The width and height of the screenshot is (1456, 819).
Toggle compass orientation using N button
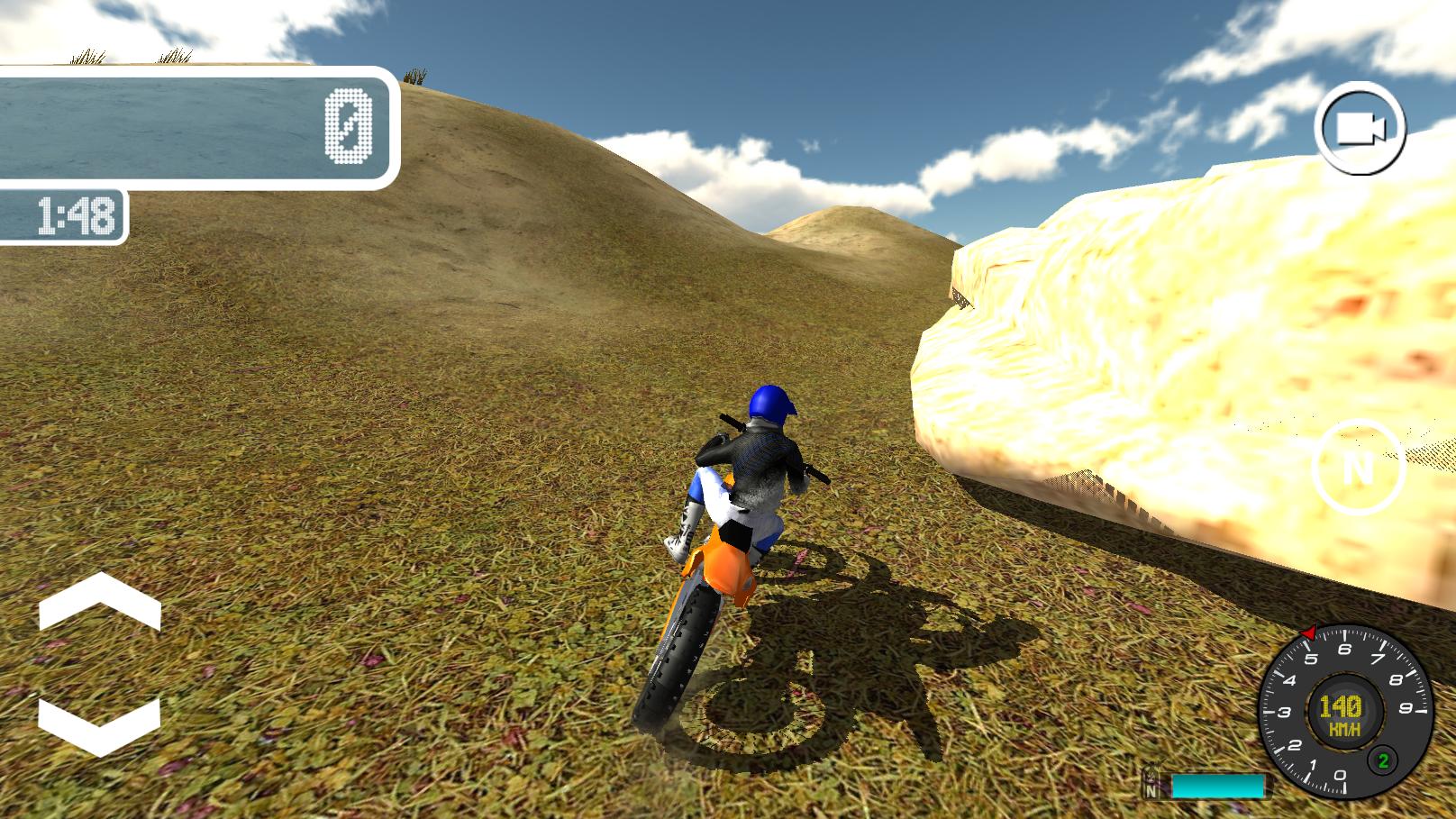[1357, 468]
